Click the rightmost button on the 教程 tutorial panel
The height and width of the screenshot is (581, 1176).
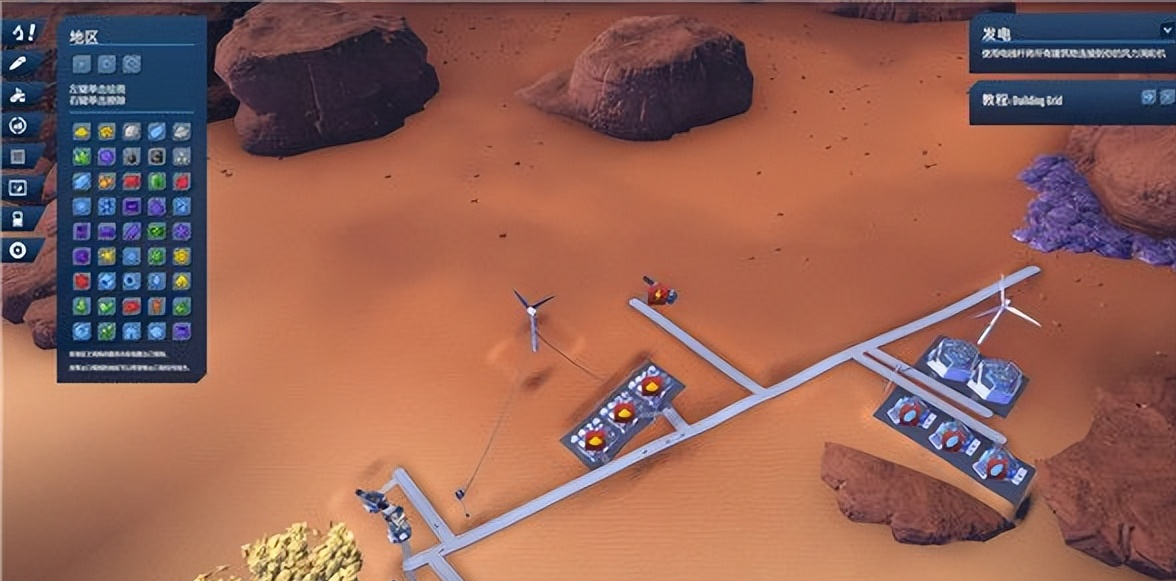click(1167, 97)
